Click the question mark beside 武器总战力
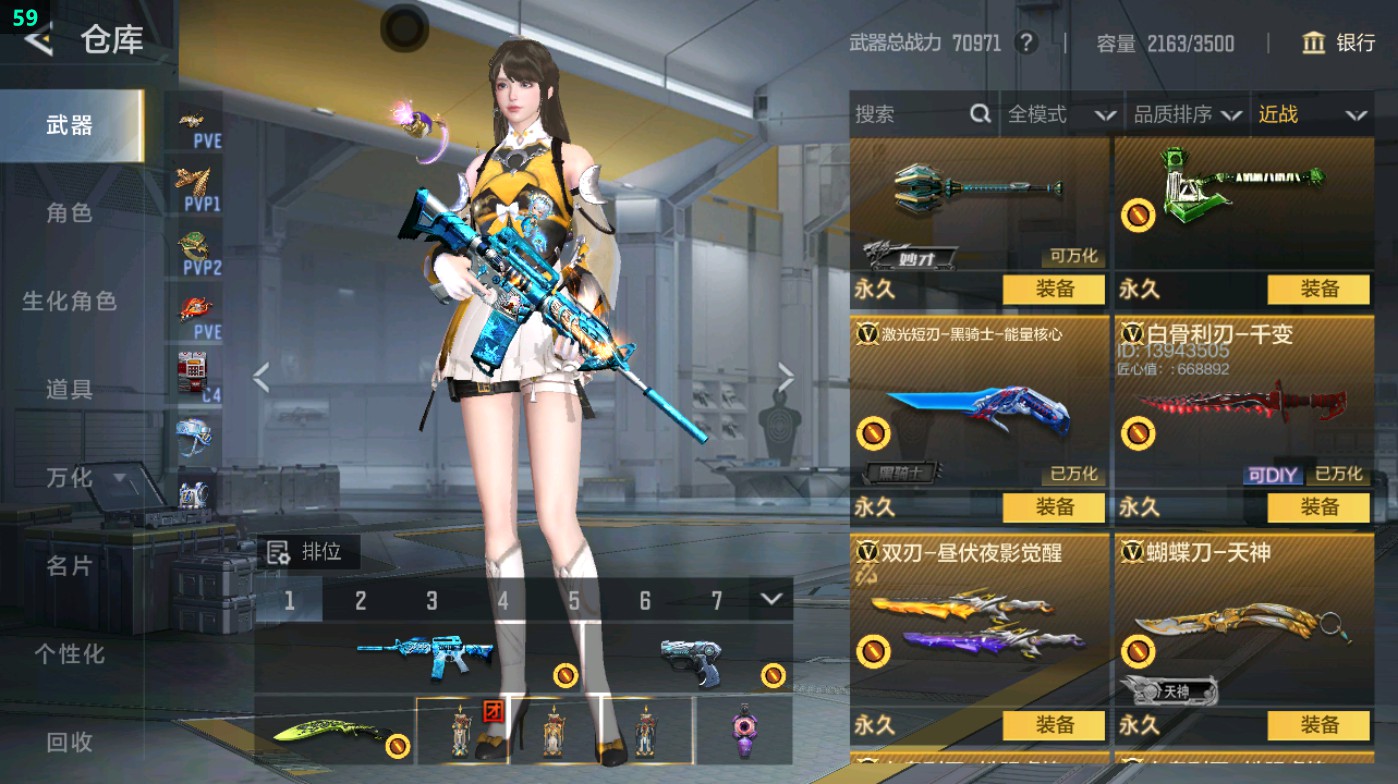This screenshot has width=1398, height=784. tap(1027, 44)
